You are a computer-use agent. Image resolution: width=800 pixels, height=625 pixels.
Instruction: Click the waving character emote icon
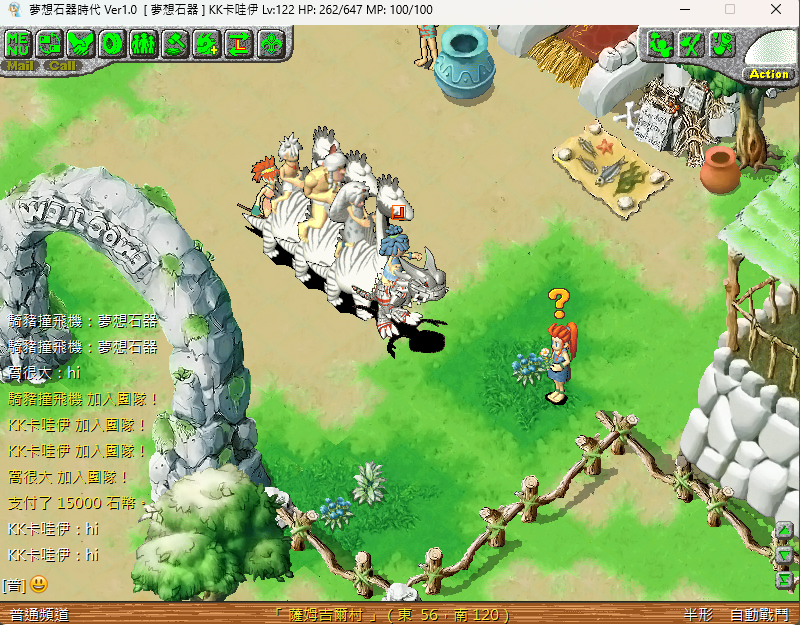point(659,44)
